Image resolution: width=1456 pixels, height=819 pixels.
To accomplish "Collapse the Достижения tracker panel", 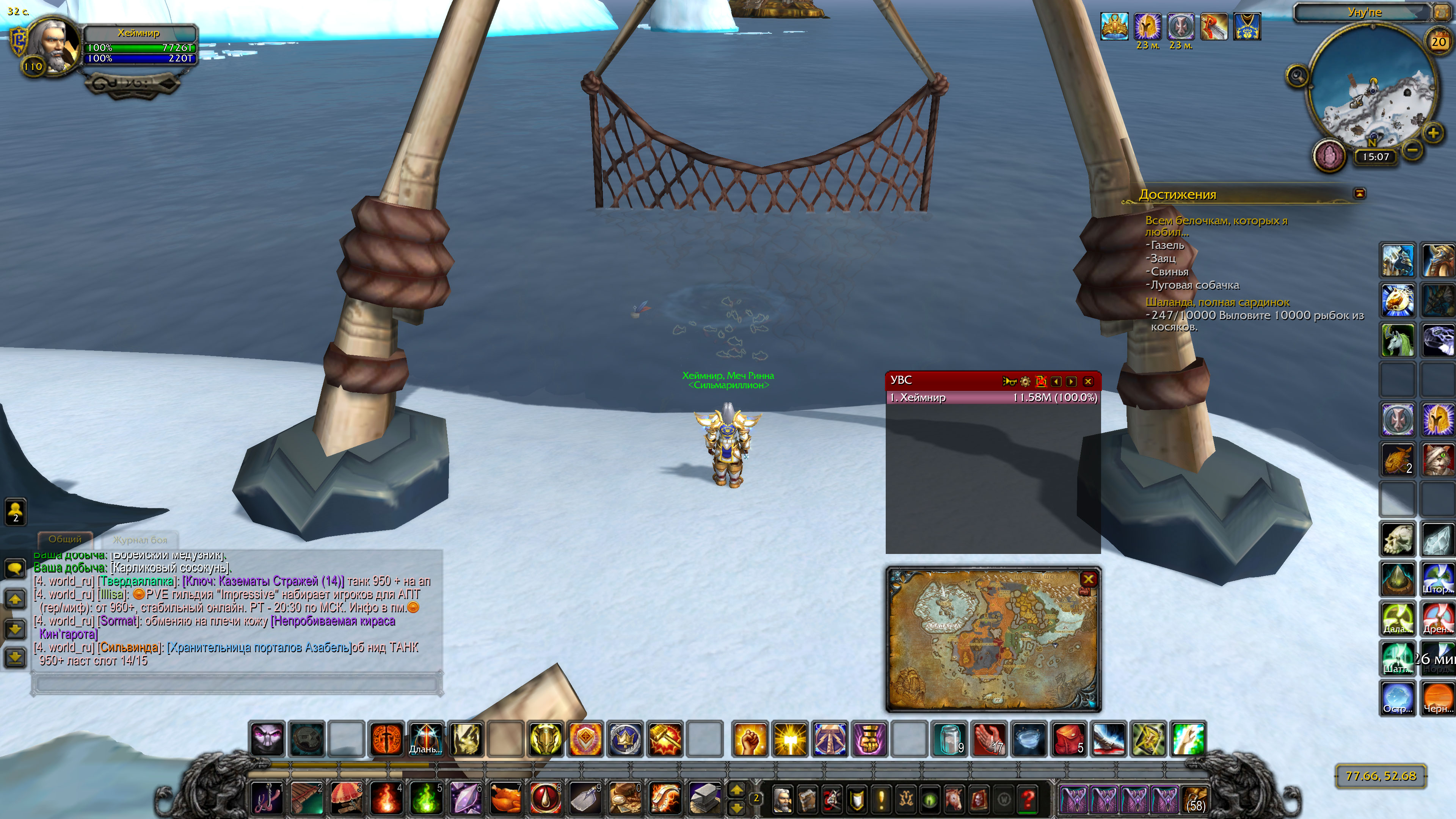I will [1359, 194].
